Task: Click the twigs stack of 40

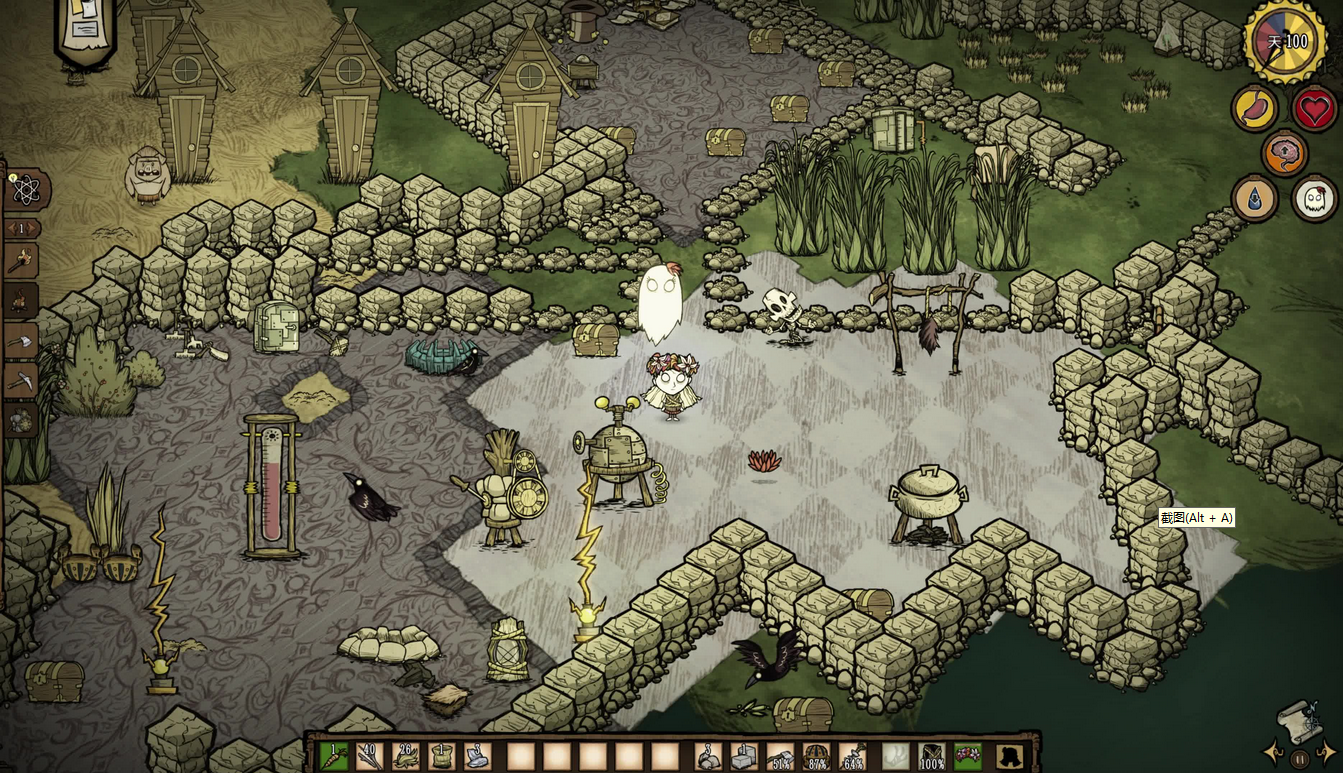Action: [370, 755]
